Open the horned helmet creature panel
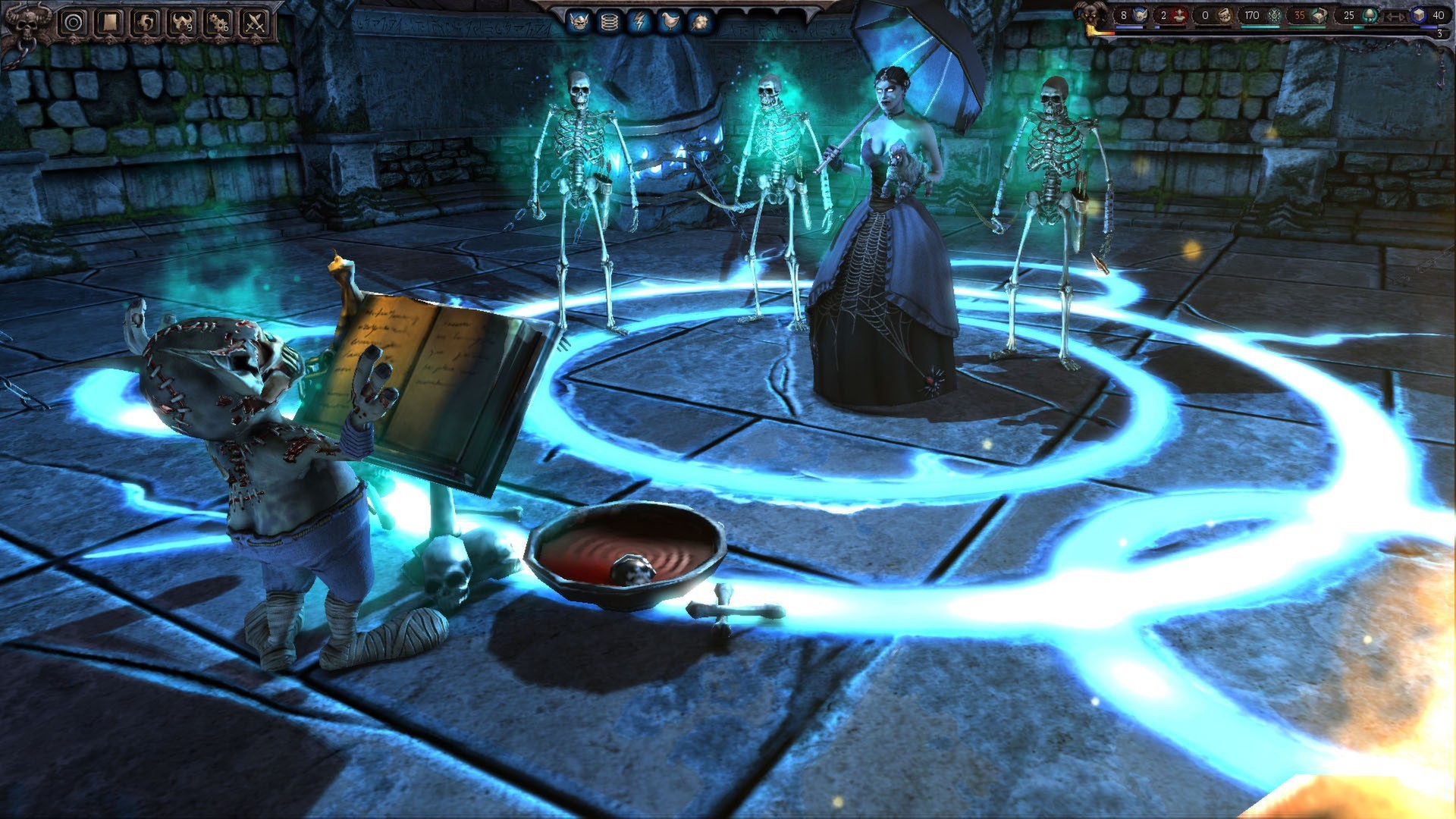This screenshot has height=819, width=1456. (x=183, y=23)
